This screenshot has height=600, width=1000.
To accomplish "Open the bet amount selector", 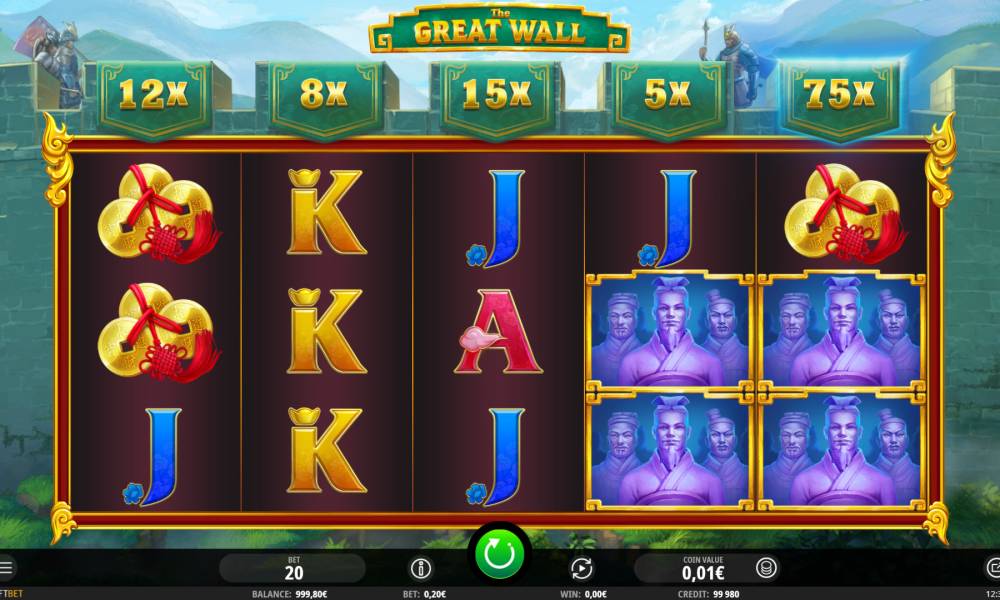I will (x=293, y=568).
